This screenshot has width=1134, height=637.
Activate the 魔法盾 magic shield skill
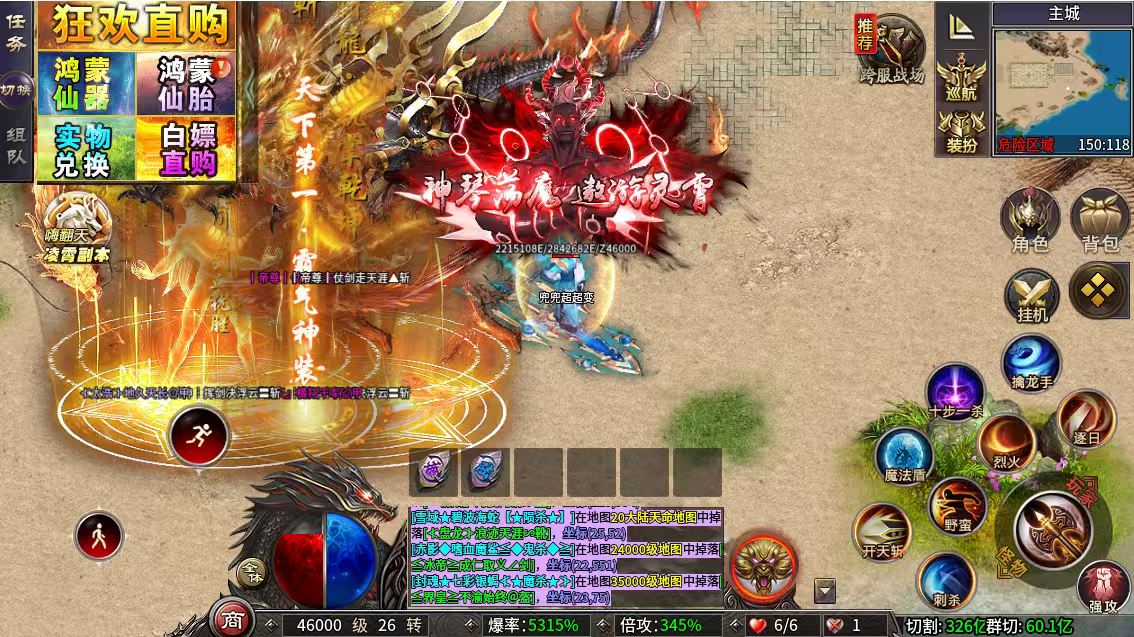pos(904,456)
